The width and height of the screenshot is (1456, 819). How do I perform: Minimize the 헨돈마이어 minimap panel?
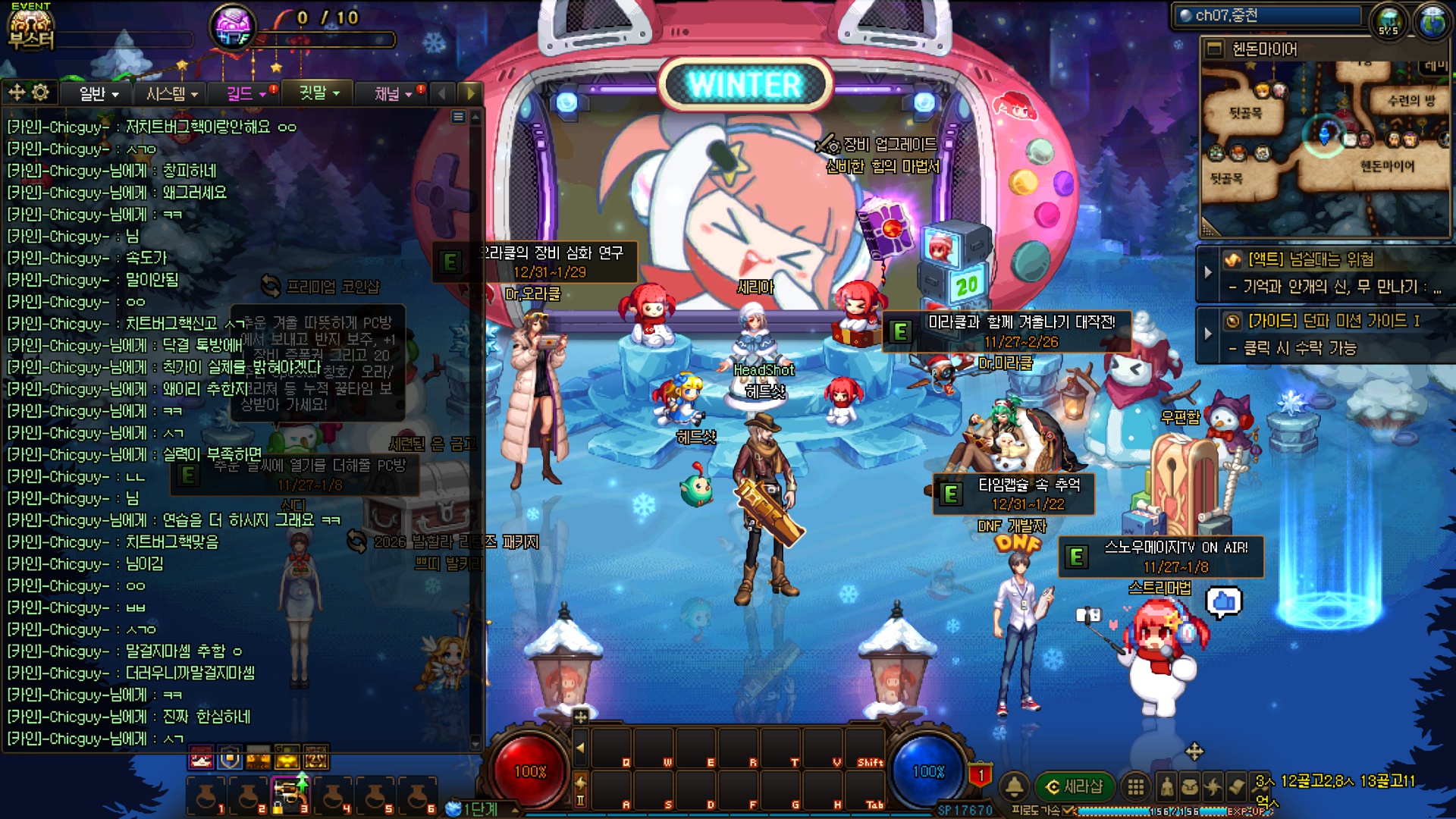pyautogui.click(x=1215, y=49)
